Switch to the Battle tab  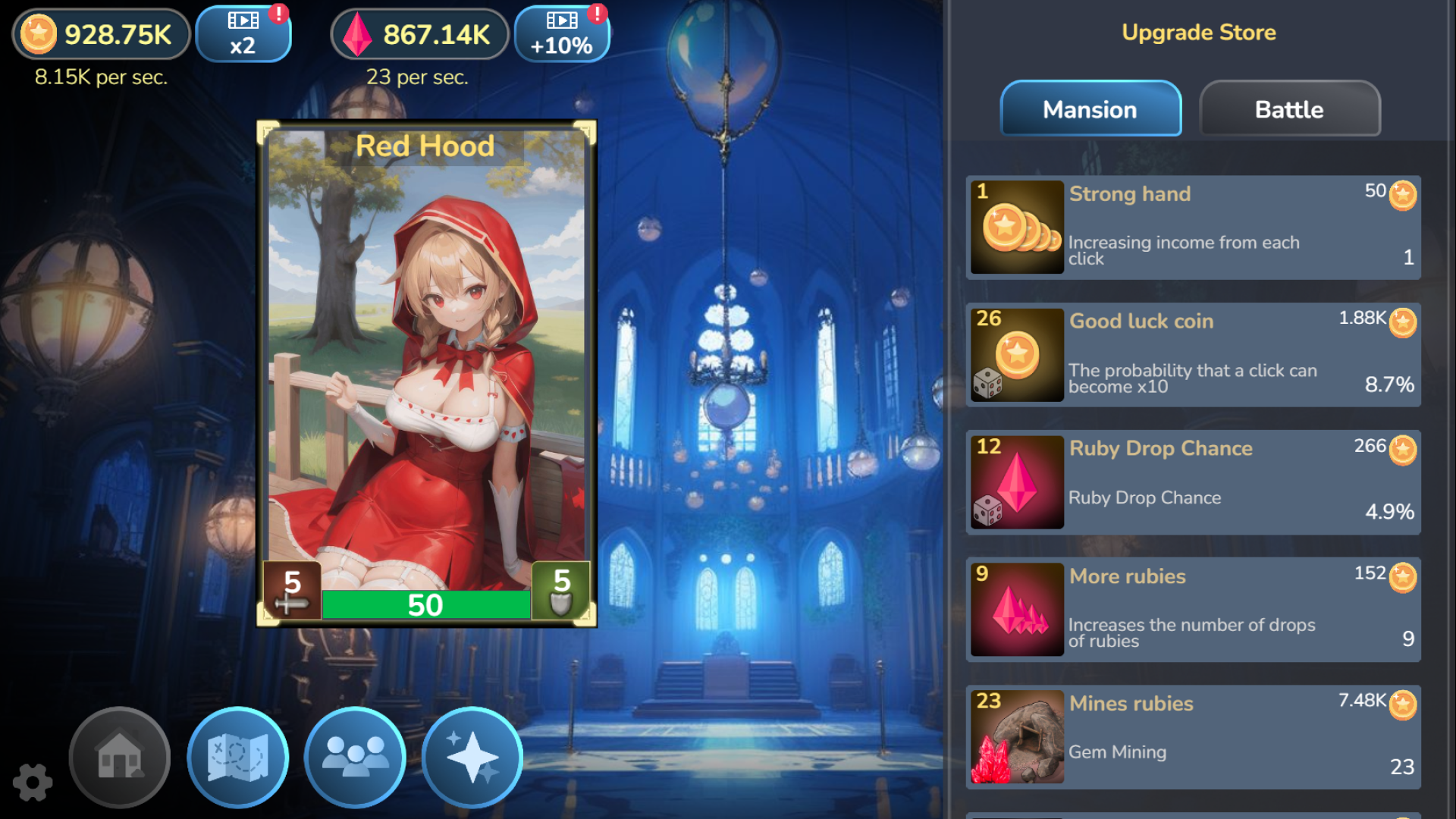coord(1289,109)
